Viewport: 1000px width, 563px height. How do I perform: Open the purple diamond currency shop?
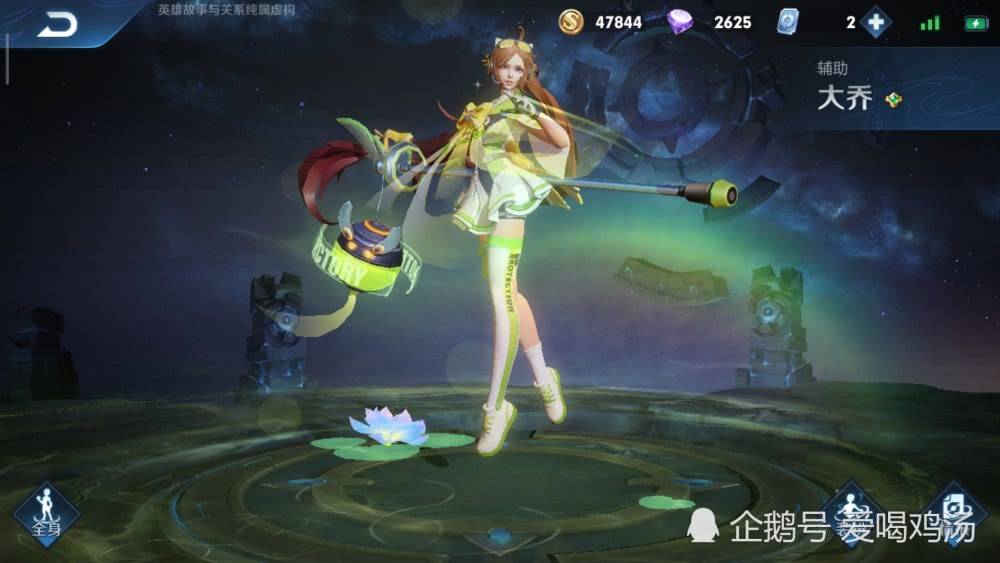coord(683,21)
